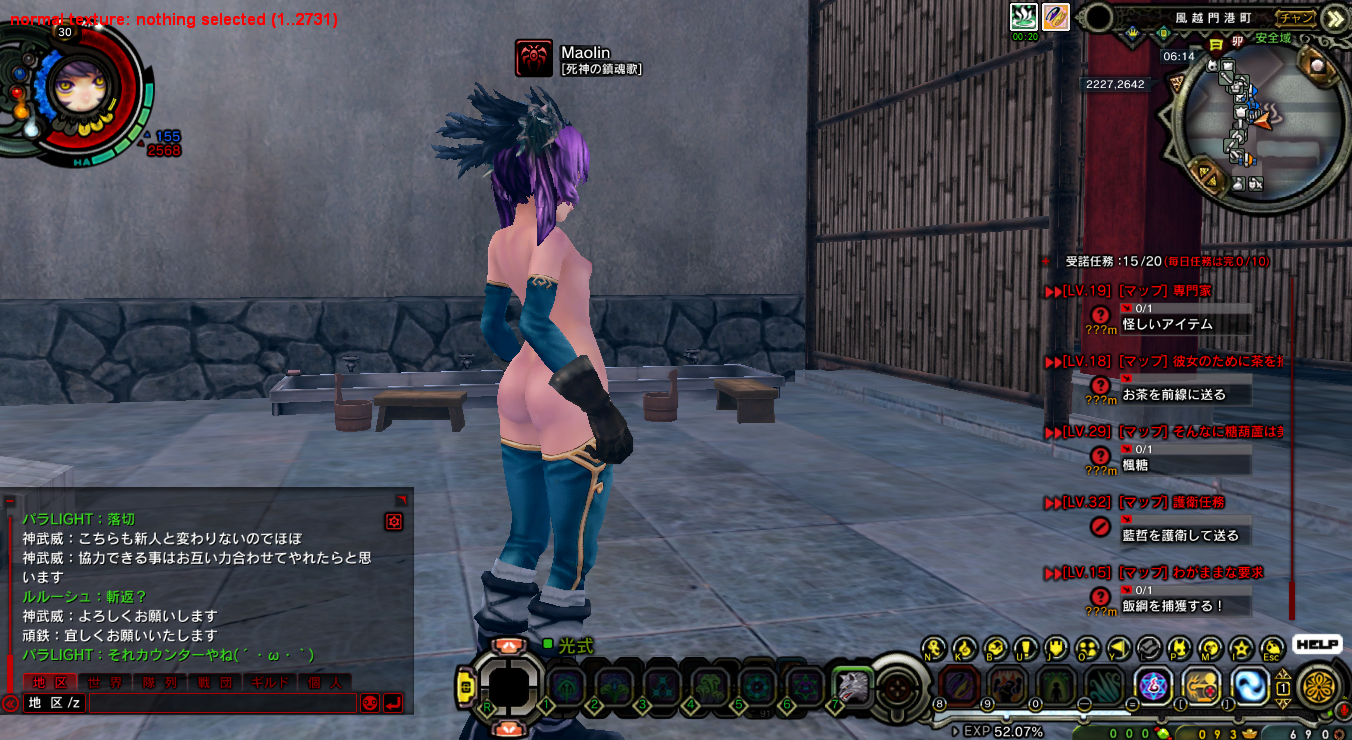Click the 飯綱を捕獲する！ quest entry

1172,605
